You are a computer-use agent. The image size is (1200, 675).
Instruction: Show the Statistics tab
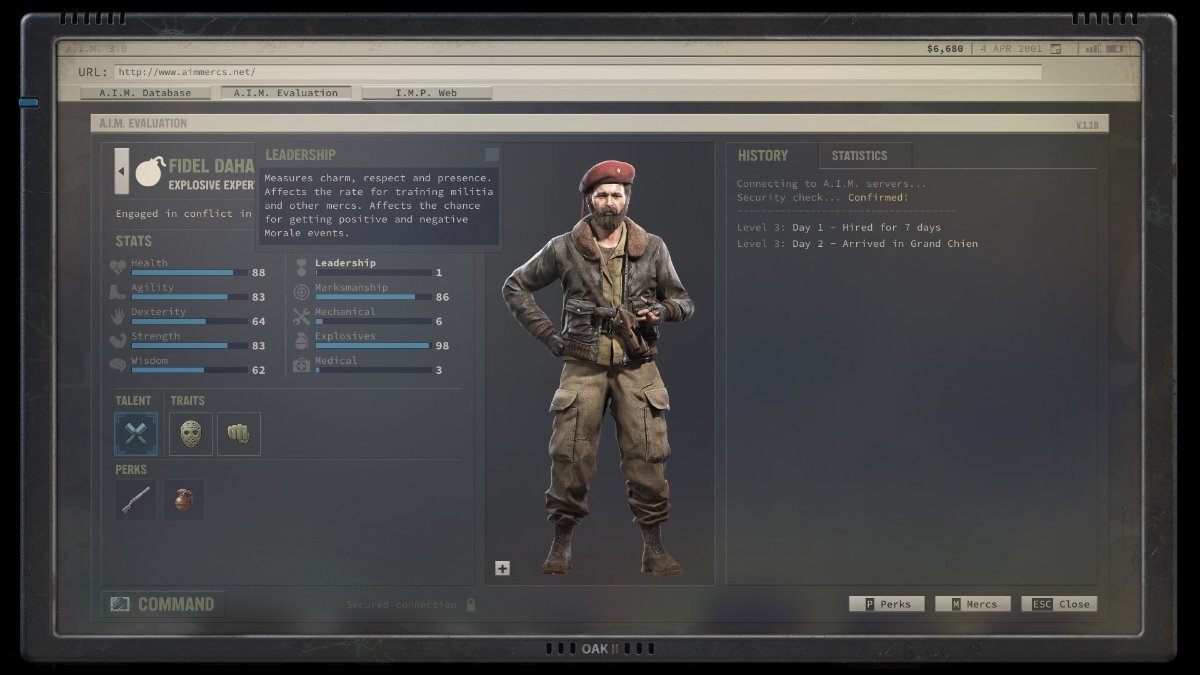859,156
